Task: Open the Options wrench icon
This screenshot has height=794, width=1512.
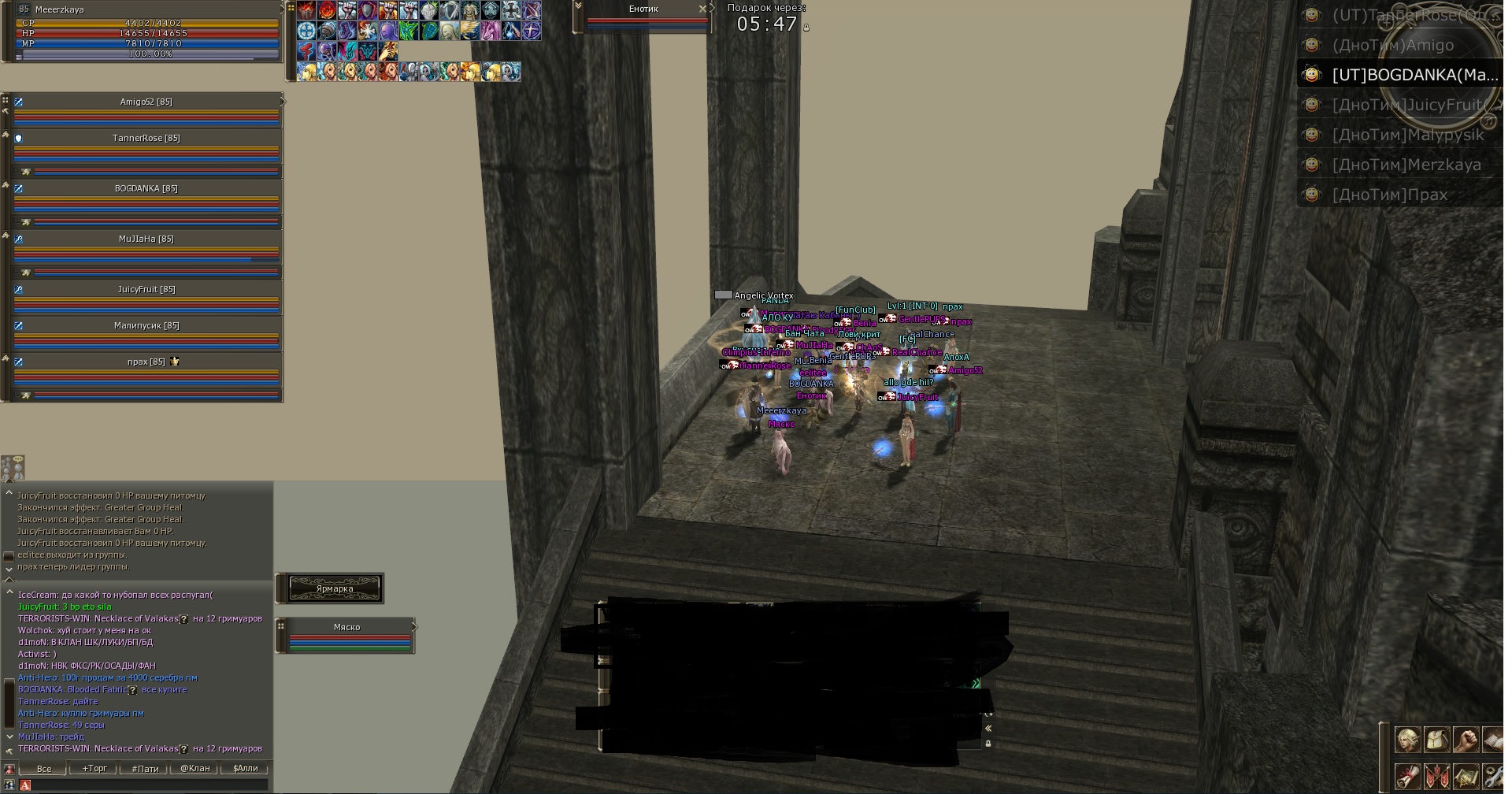Action: coord(1493,777)
